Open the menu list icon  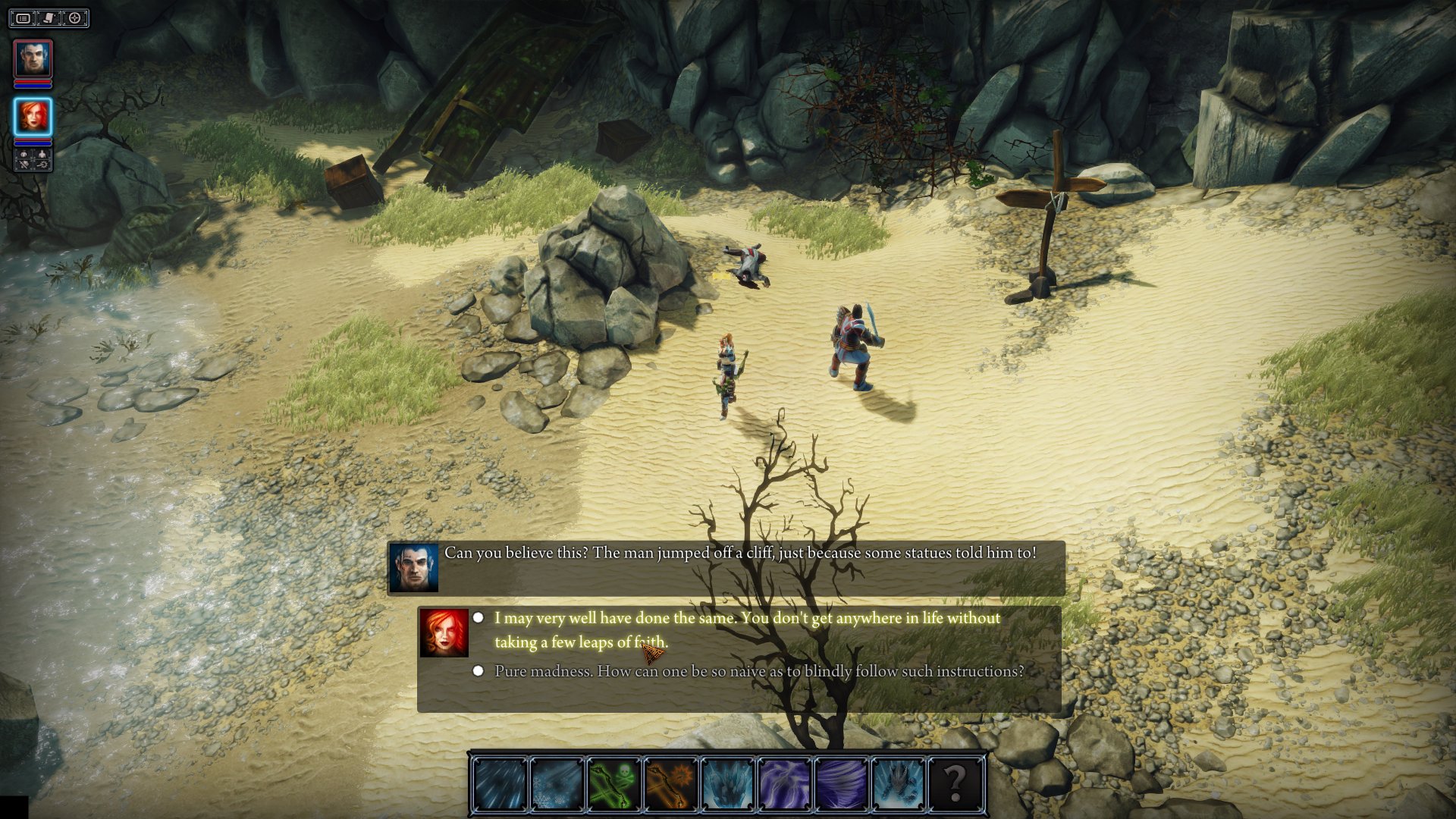point(24,18)
